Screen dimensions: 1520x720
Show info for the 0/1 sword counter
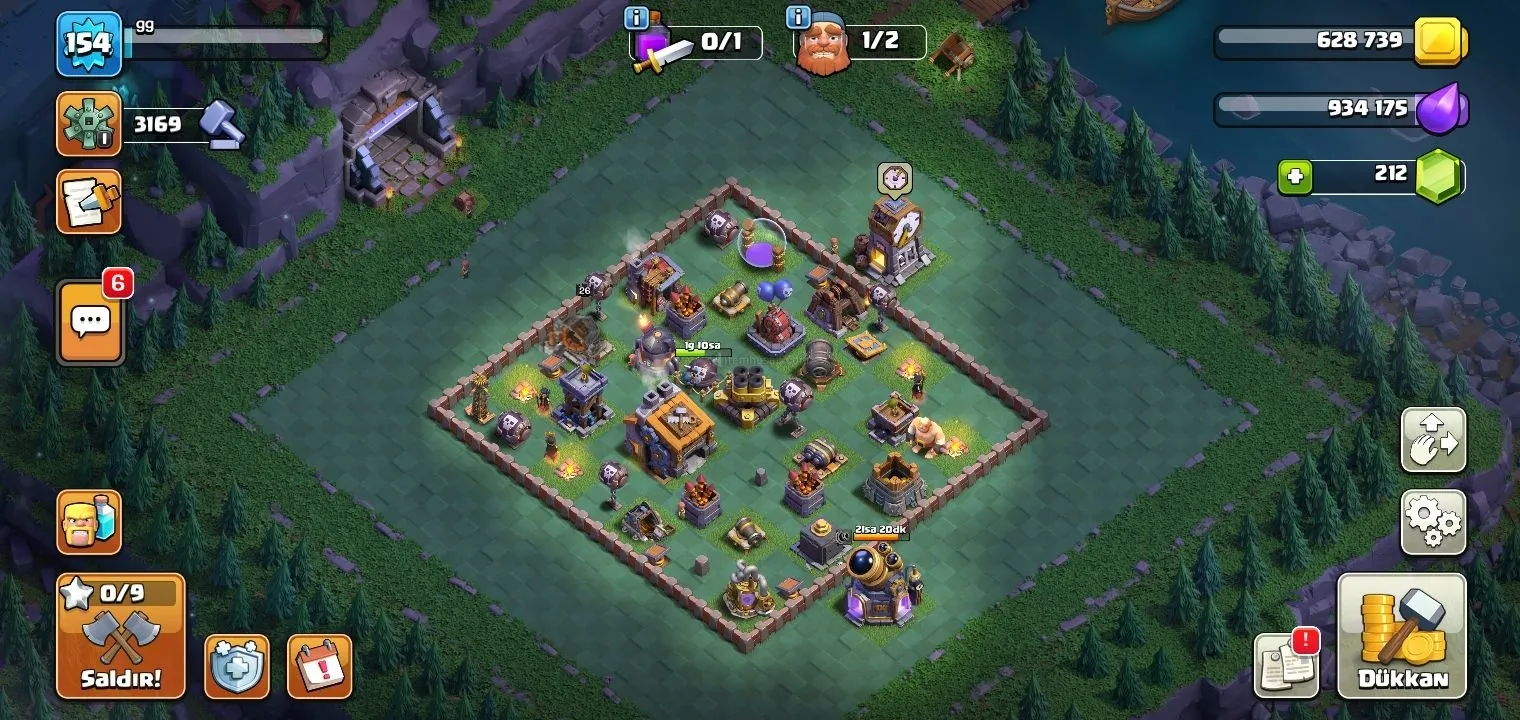pos(636,17)
